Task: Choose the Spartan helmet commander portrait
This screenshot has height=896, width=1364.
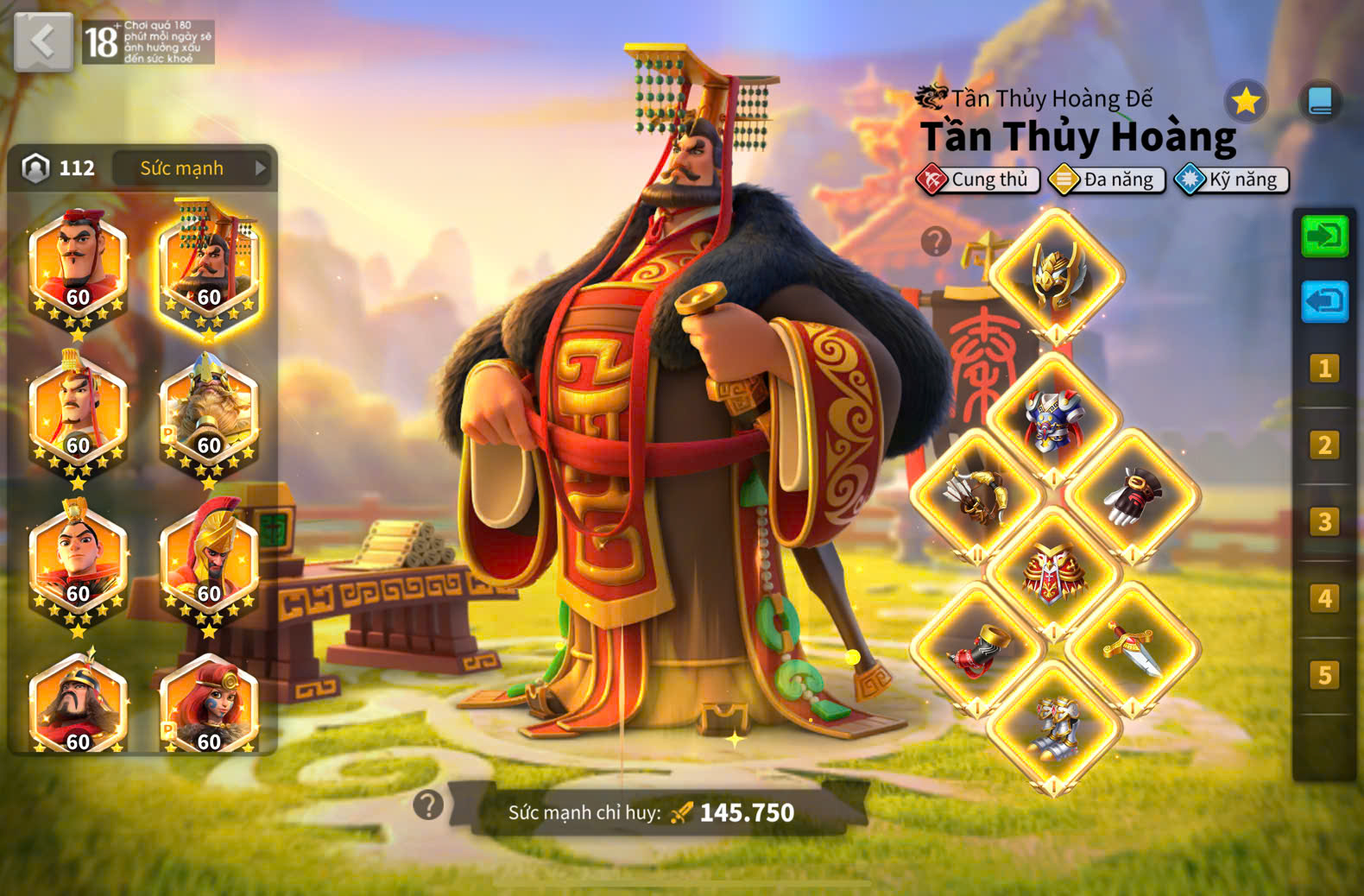Action: tap(209, 561)
